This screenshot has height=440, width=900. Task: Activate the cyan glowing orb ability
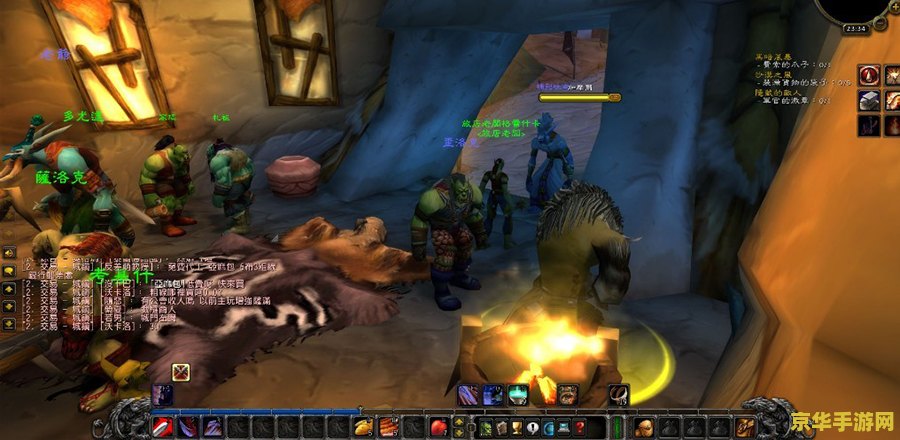point(517,395)
